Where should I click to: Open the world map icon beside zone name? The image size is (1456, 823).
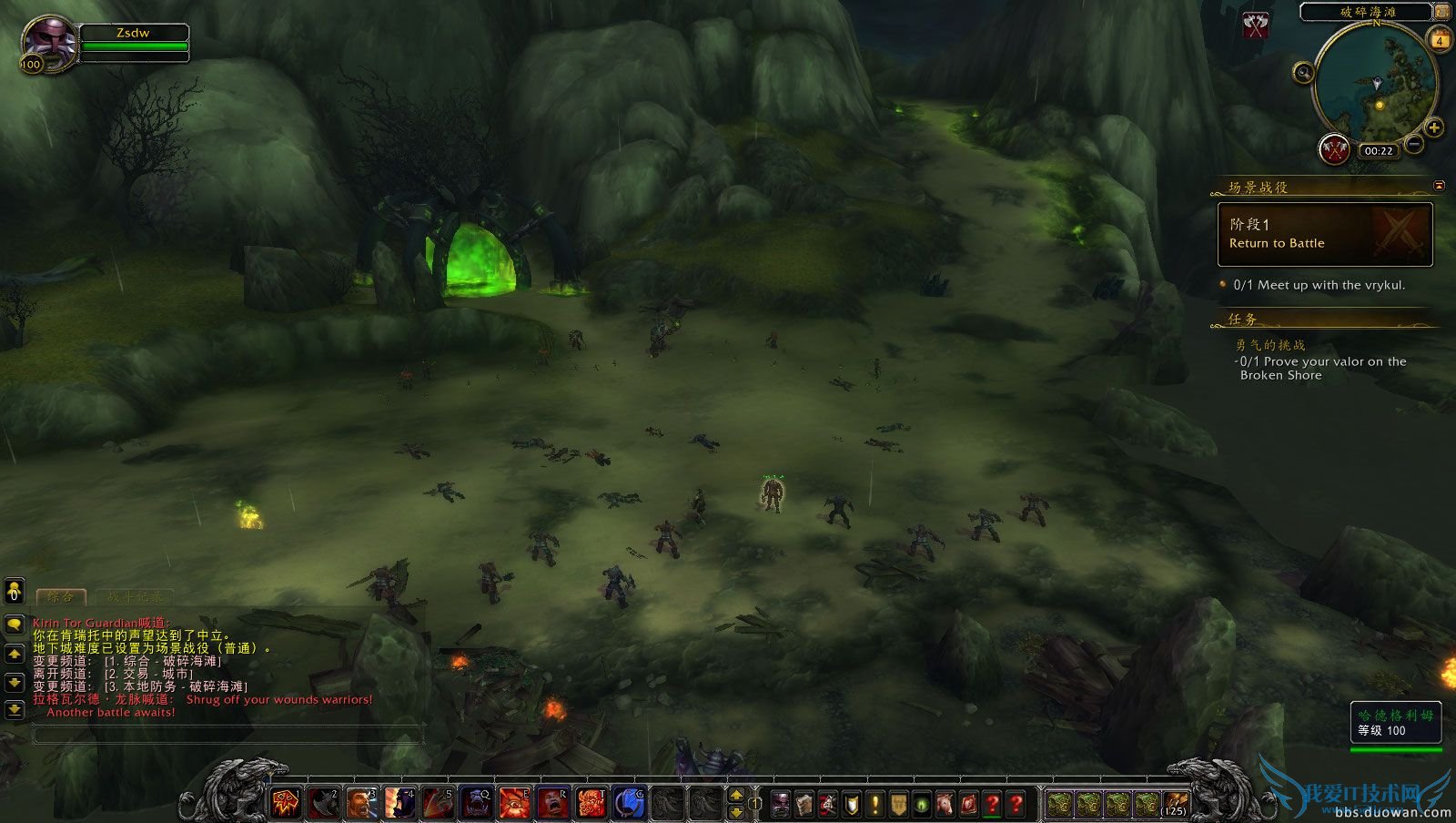pos(1443,12)
